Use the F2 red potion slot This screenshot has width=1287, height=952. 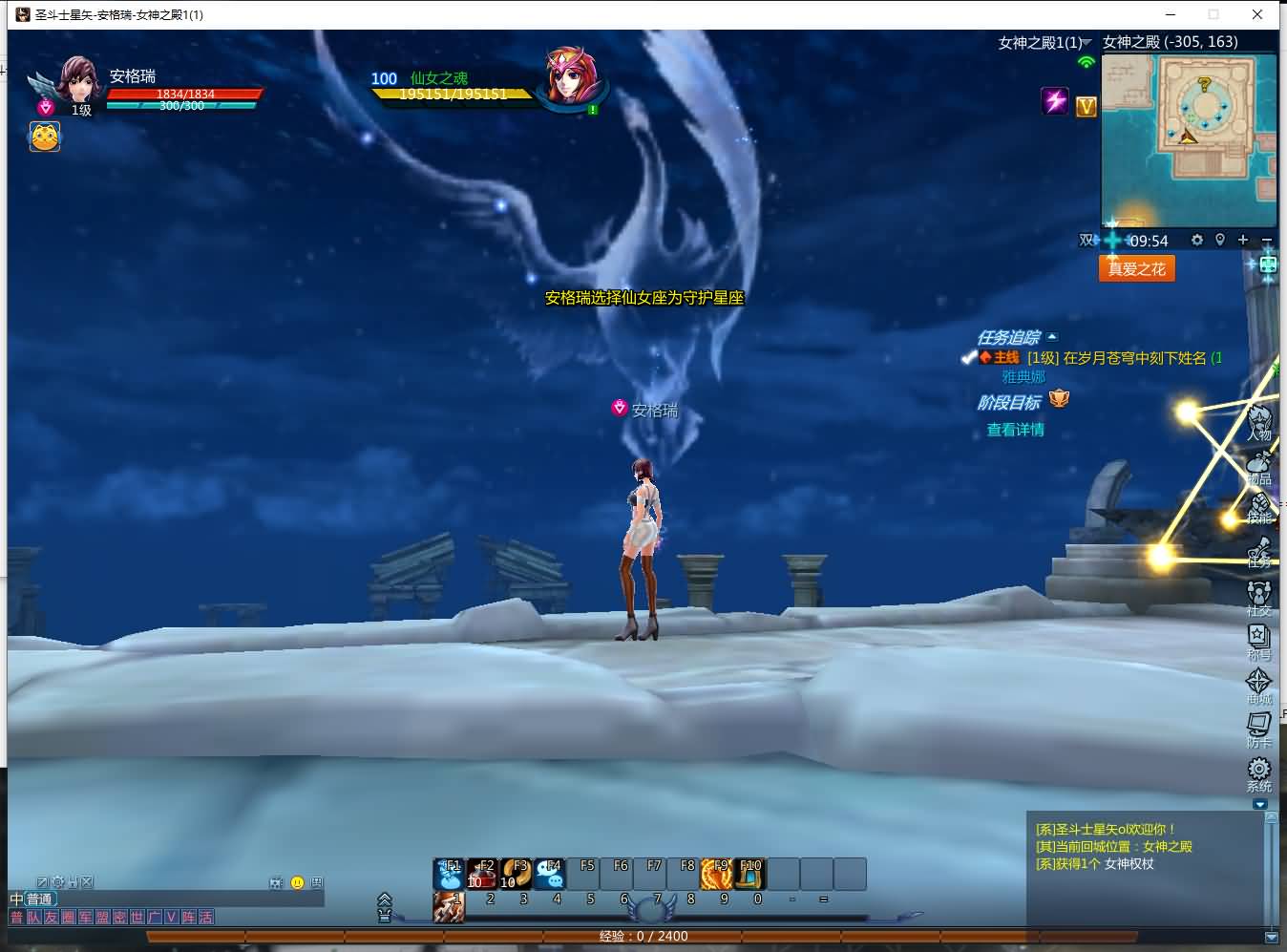click(x=482, y=874)
